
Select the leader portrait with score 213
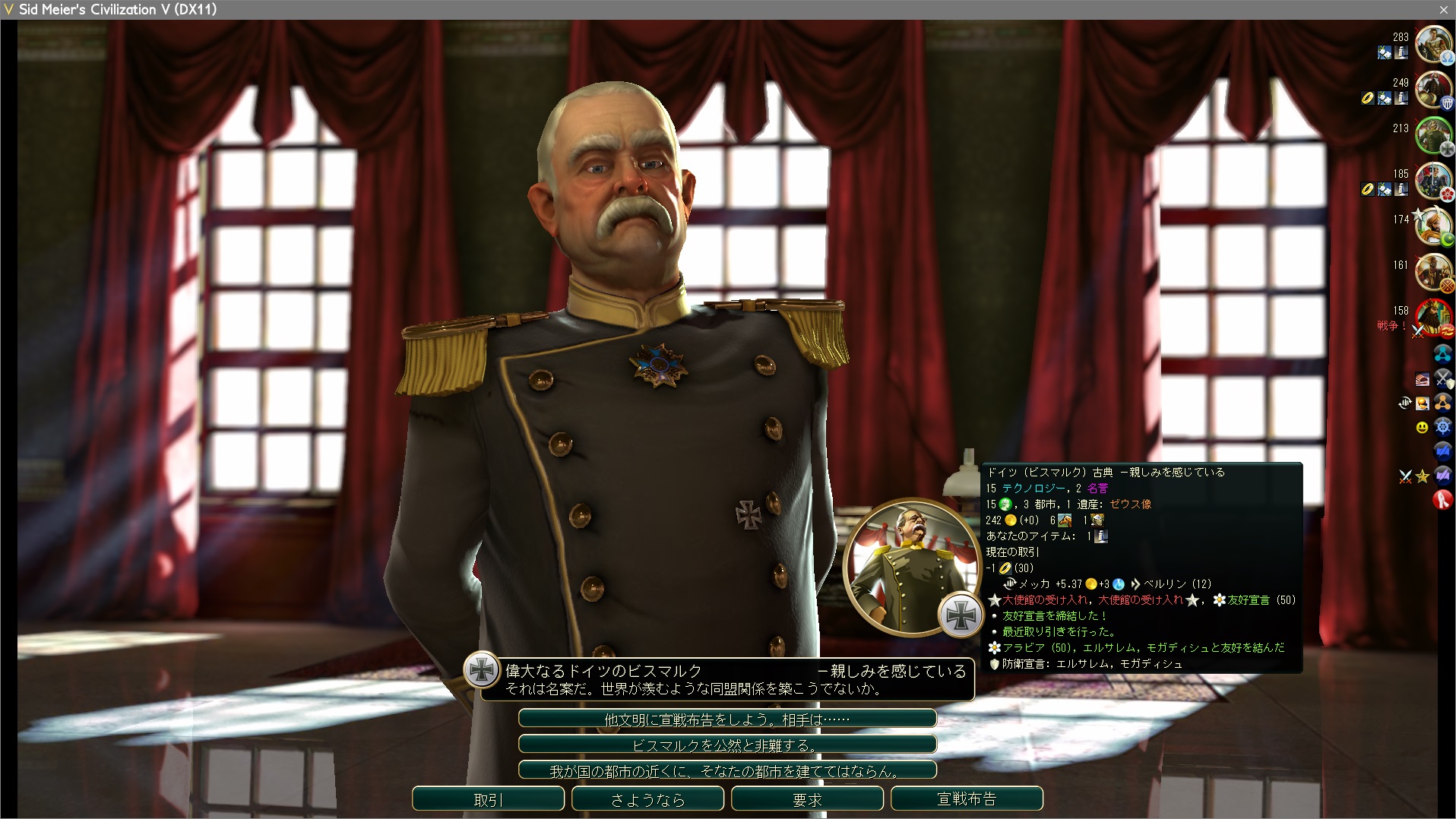coord(1433,135)
